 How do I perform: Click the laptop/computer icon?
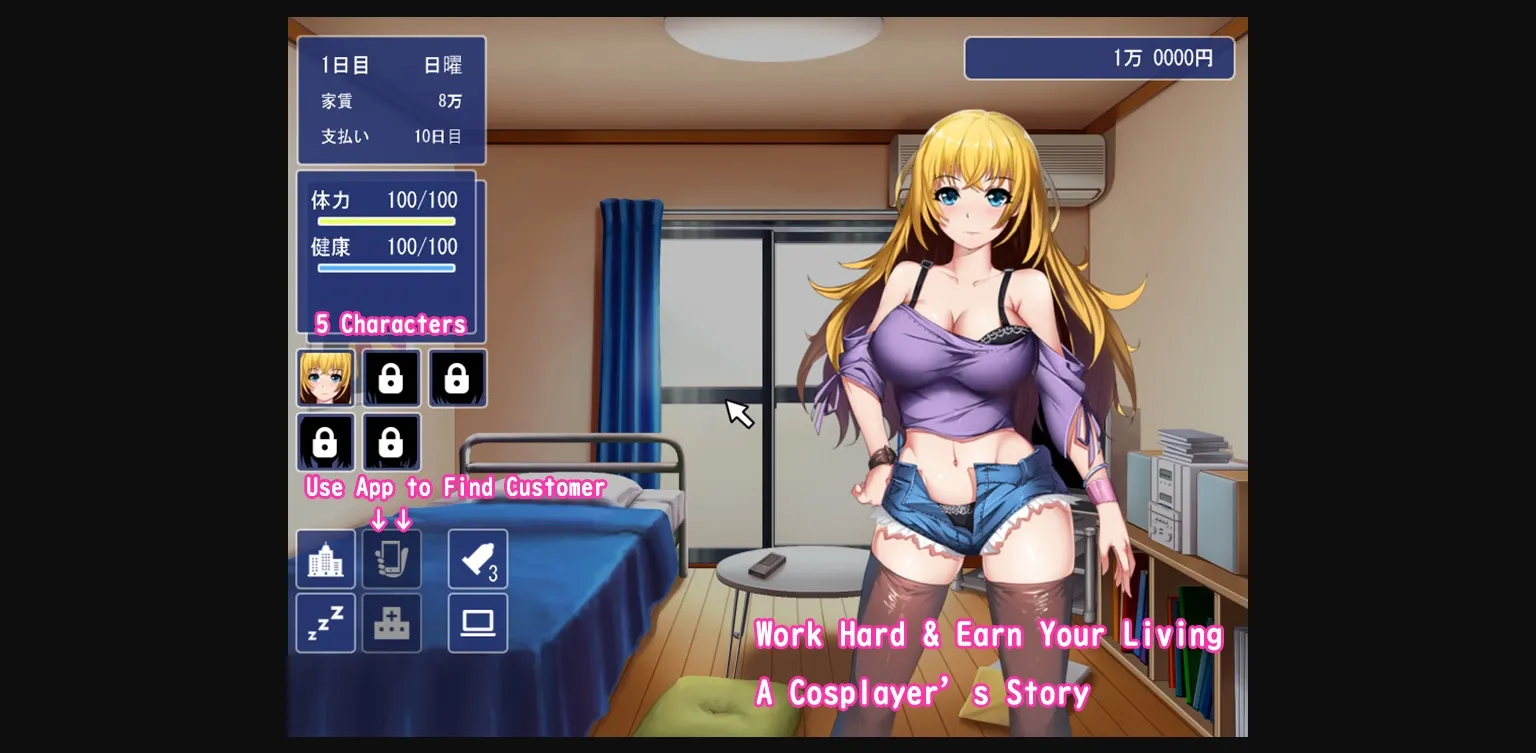click(x=477, y=622)
